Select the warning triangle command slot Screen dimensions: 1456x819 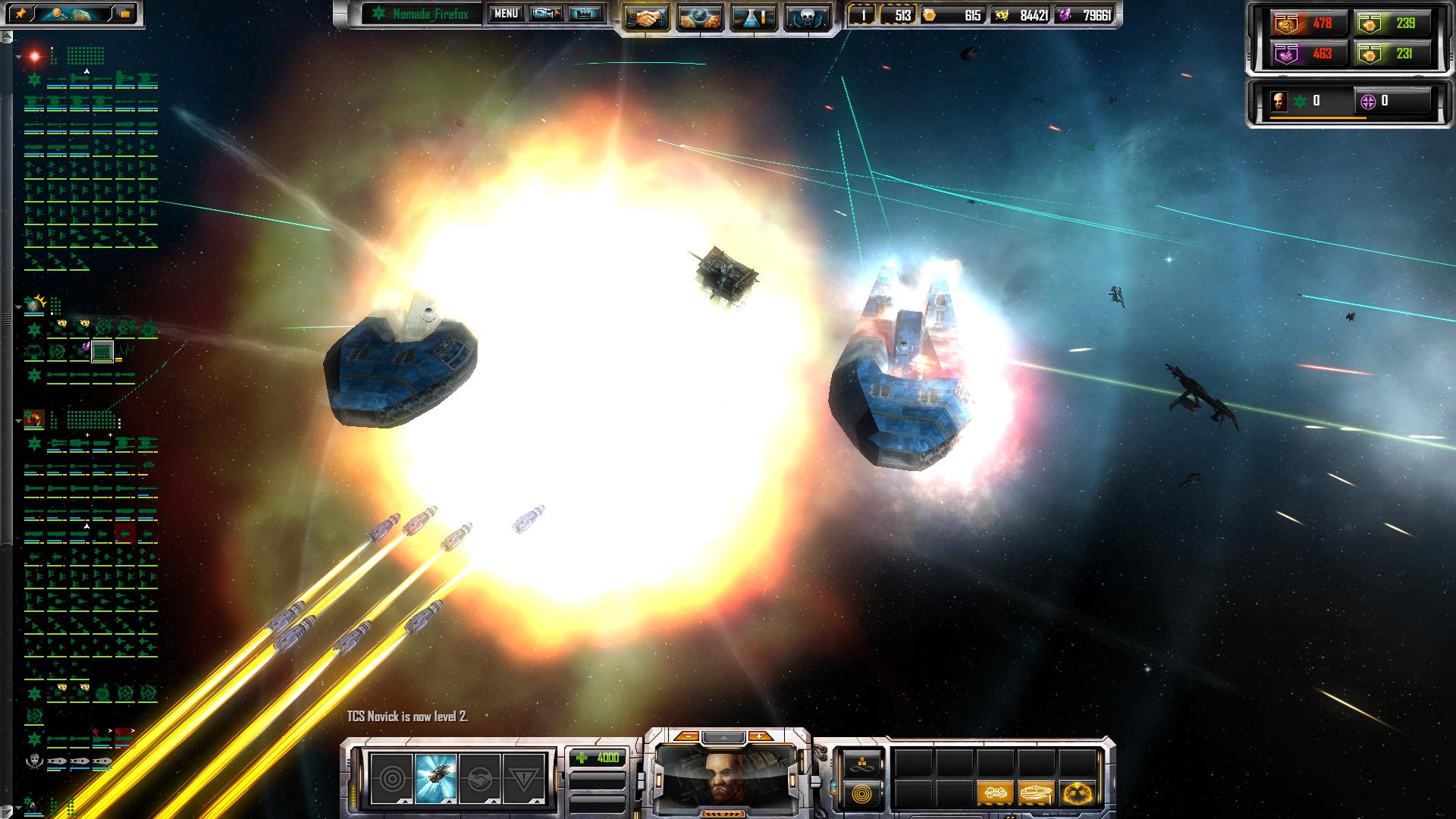524,779
